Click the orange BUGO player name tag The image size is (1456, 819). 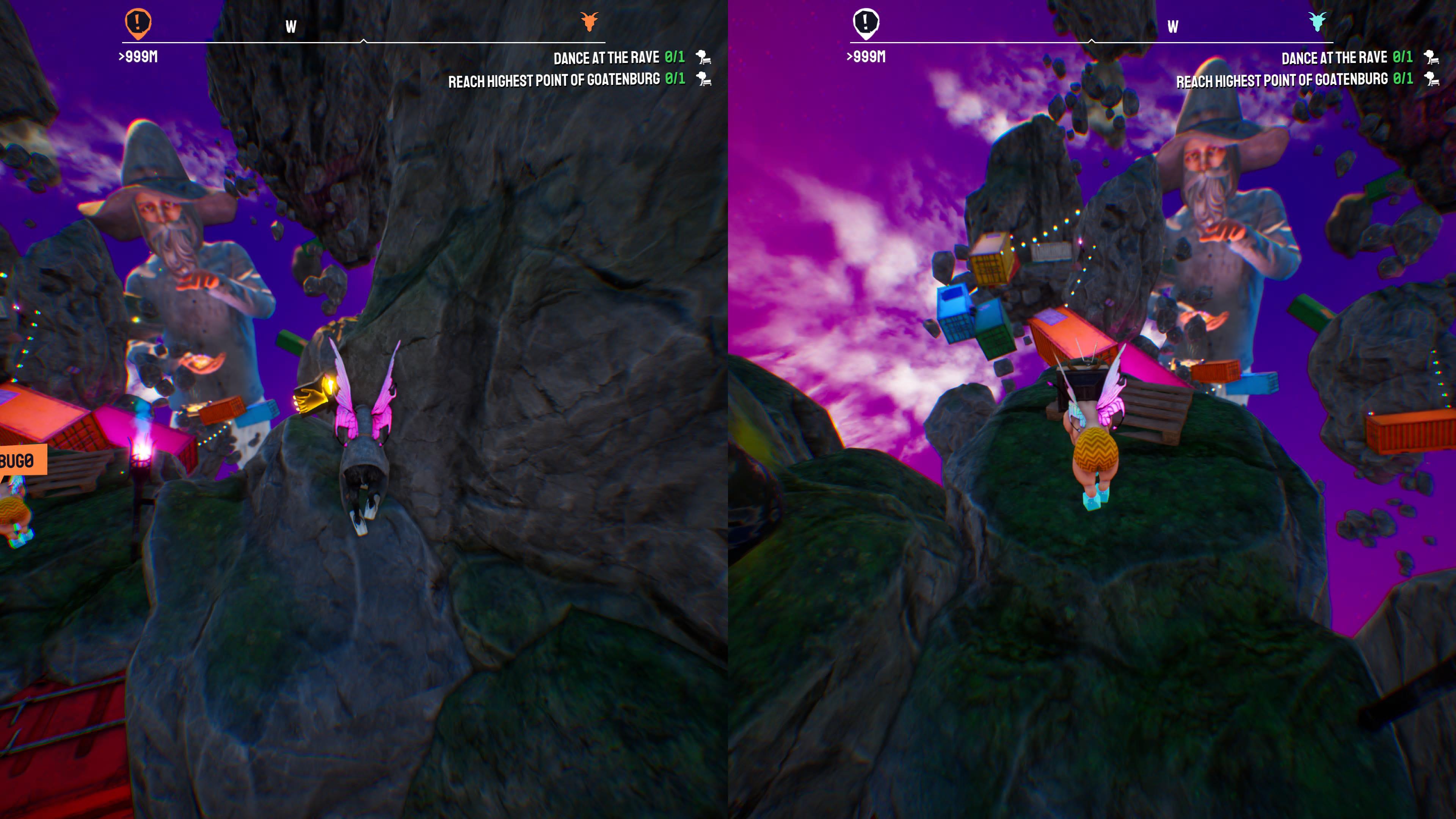pos(20,461)
